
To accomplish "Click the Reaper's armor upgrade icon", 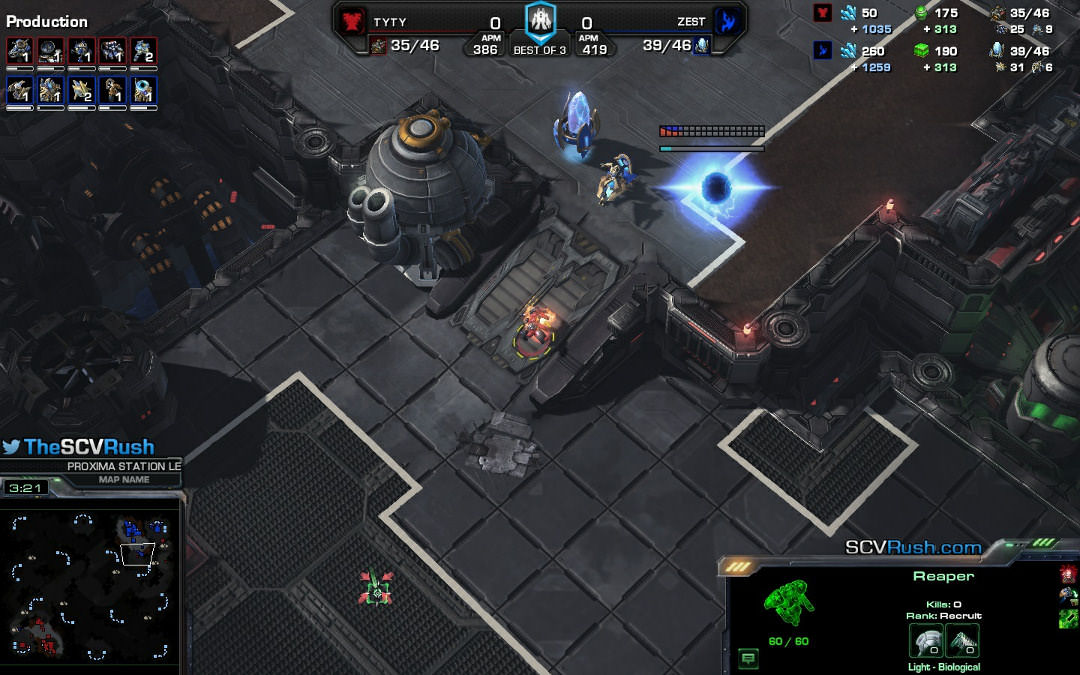I will pos(925,641).
